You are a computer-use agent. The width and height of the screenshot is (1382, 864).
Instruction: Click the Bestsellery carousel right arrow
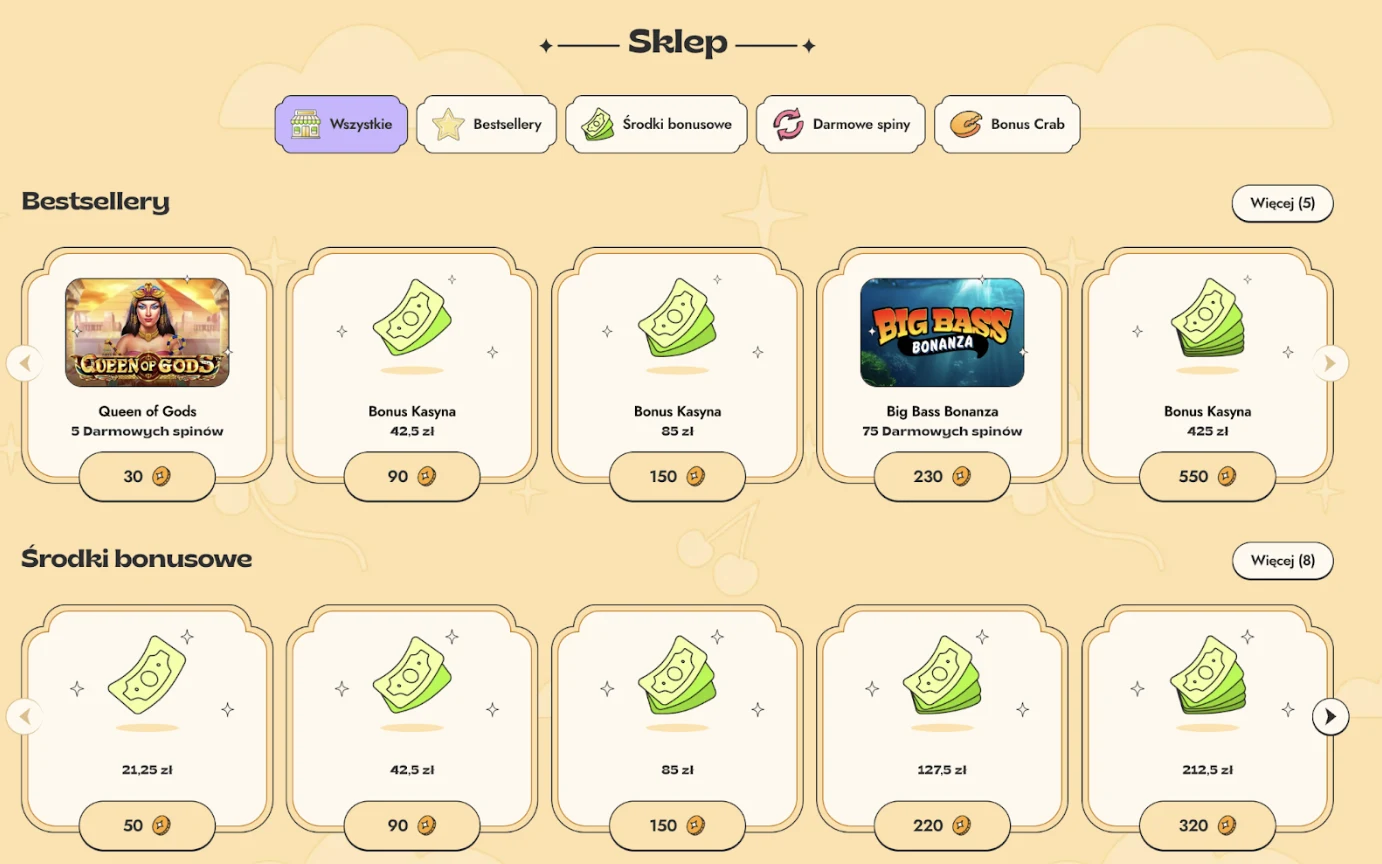click(1330, 363)
